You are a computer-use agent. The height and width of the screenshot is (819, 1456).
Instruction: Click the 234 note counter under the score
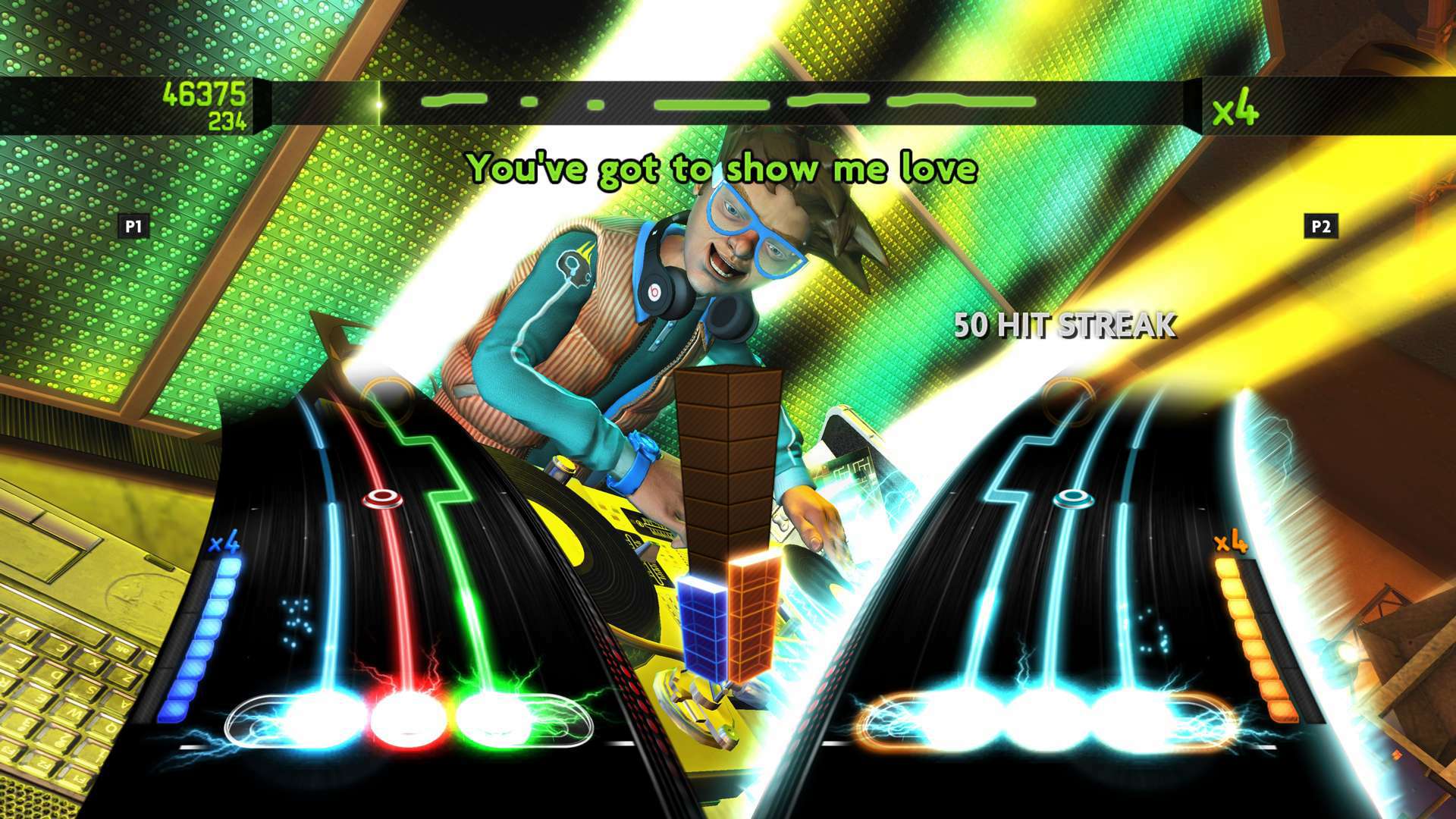tap(227, 118)
